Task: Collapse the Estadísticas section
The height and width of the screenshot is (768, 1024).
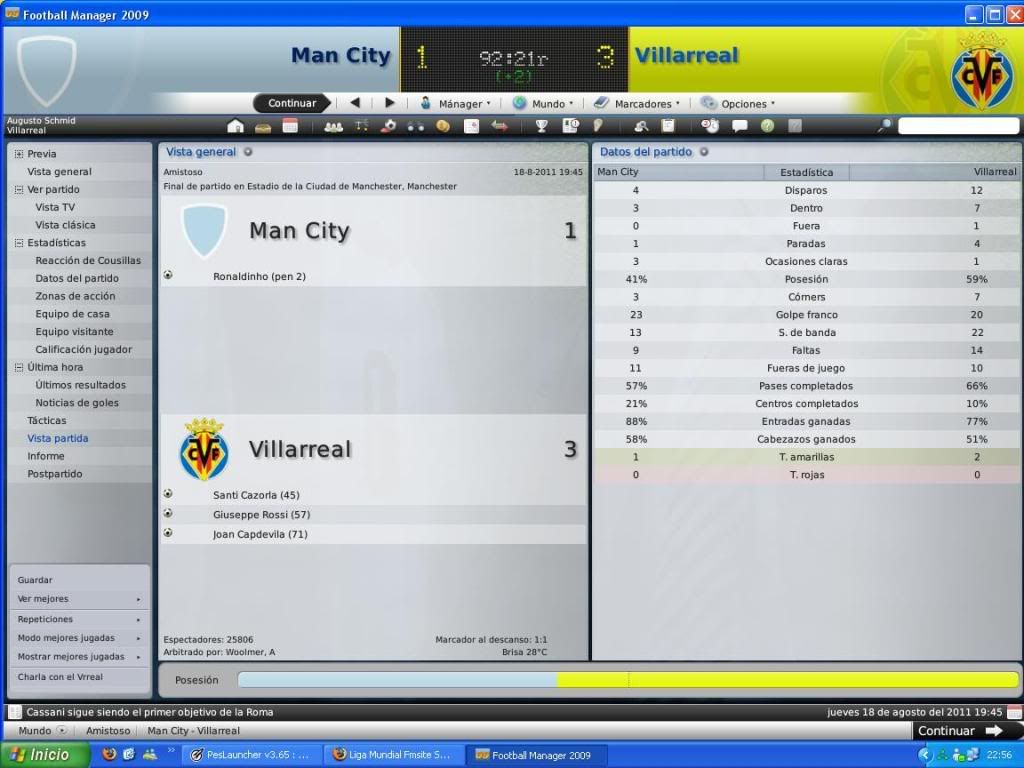Action: click(x=19, y=243)
